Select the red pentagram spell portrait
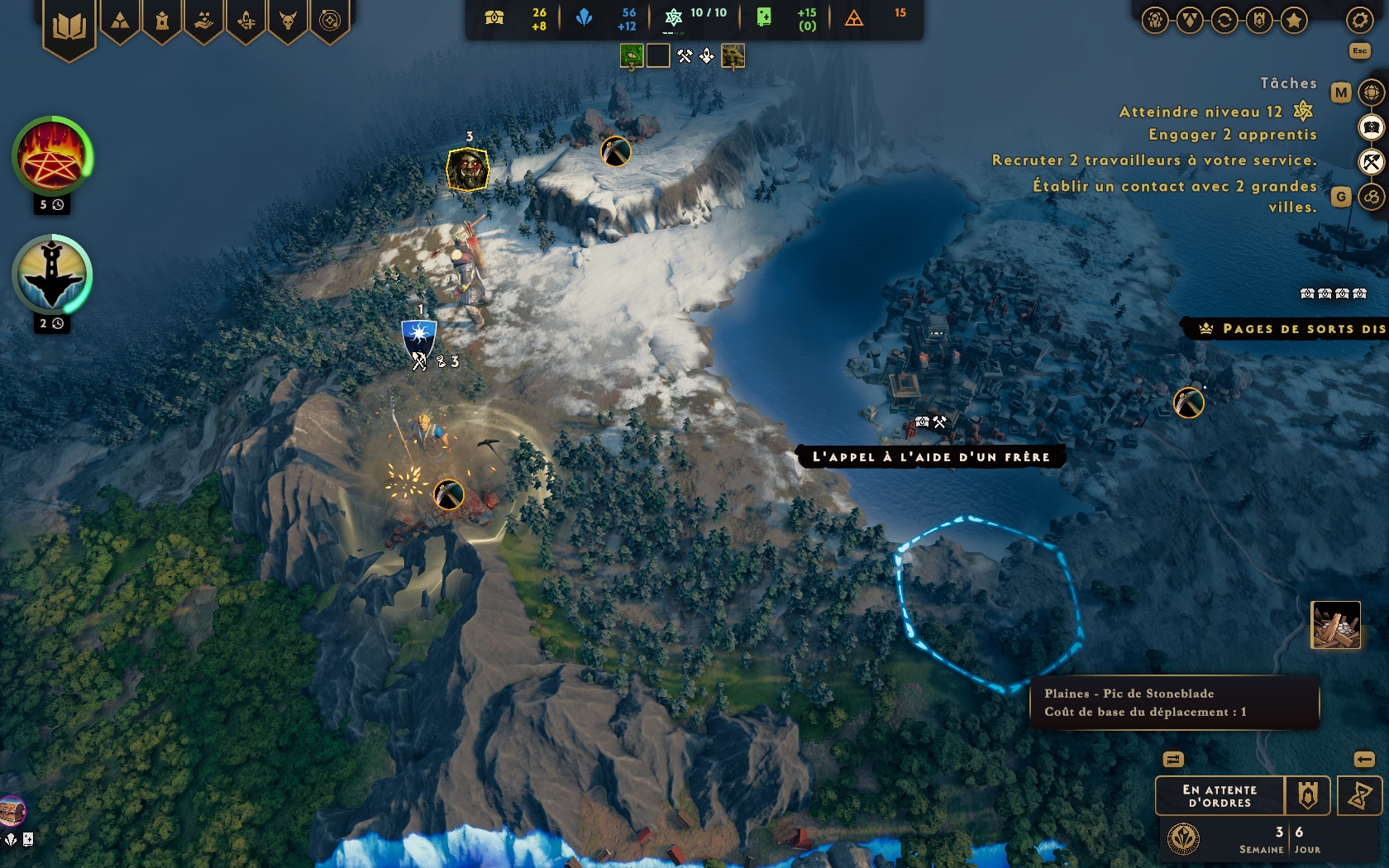Viewport: 1389px width, 868px height. 51,157
